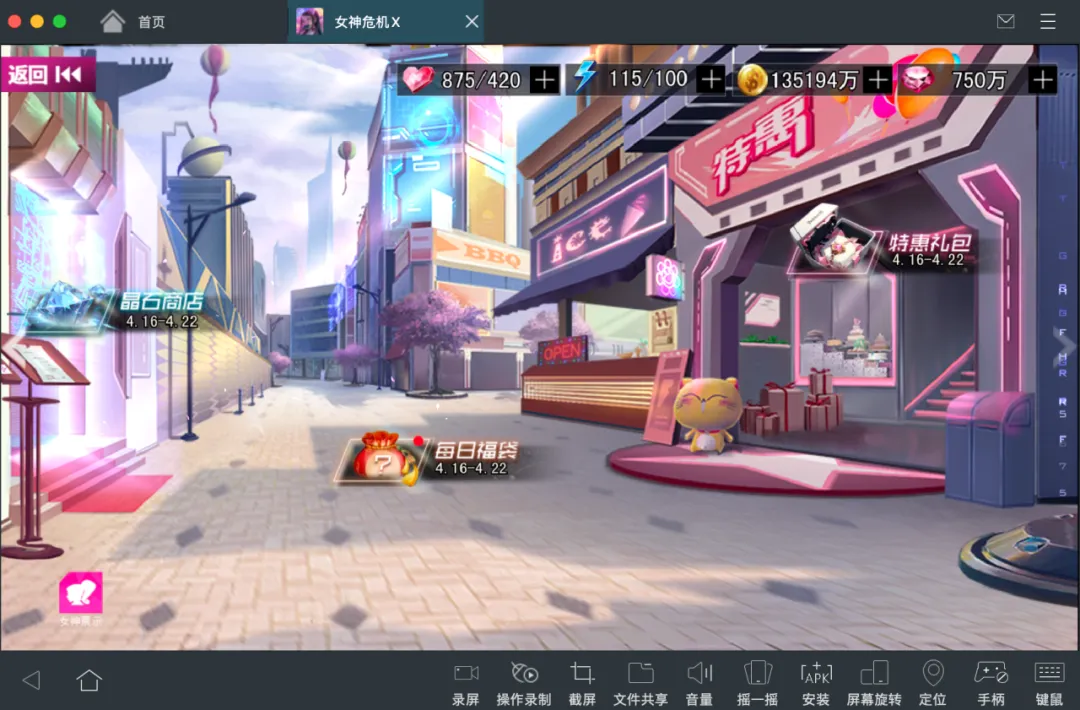Add more hearts with the plus button
Screen dimensions: 1080x710
tap(544, 80)
